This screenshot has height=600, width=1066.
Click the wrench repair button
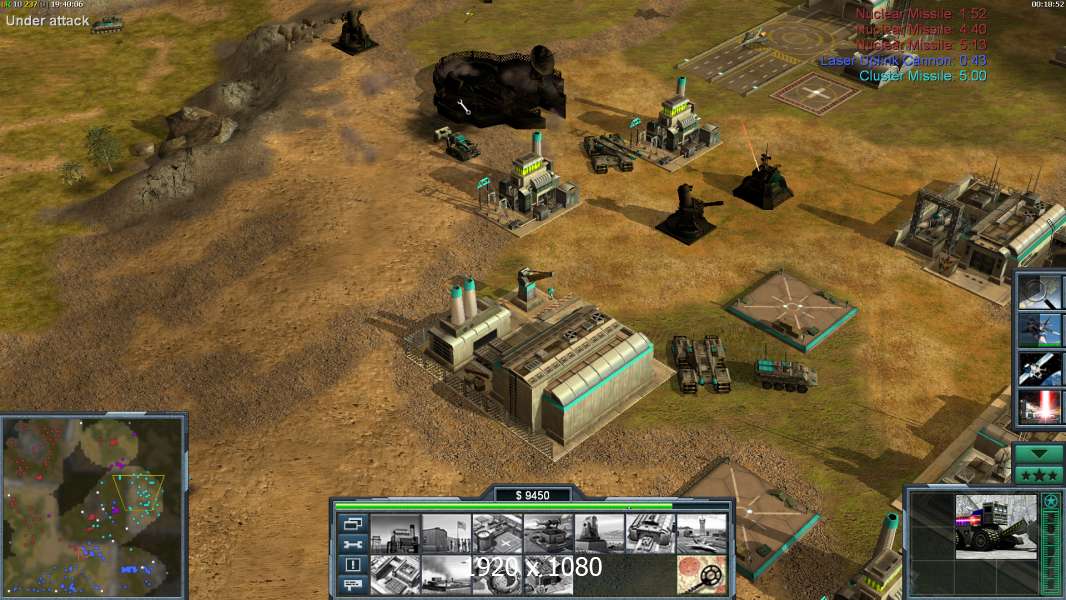point(353,544)
